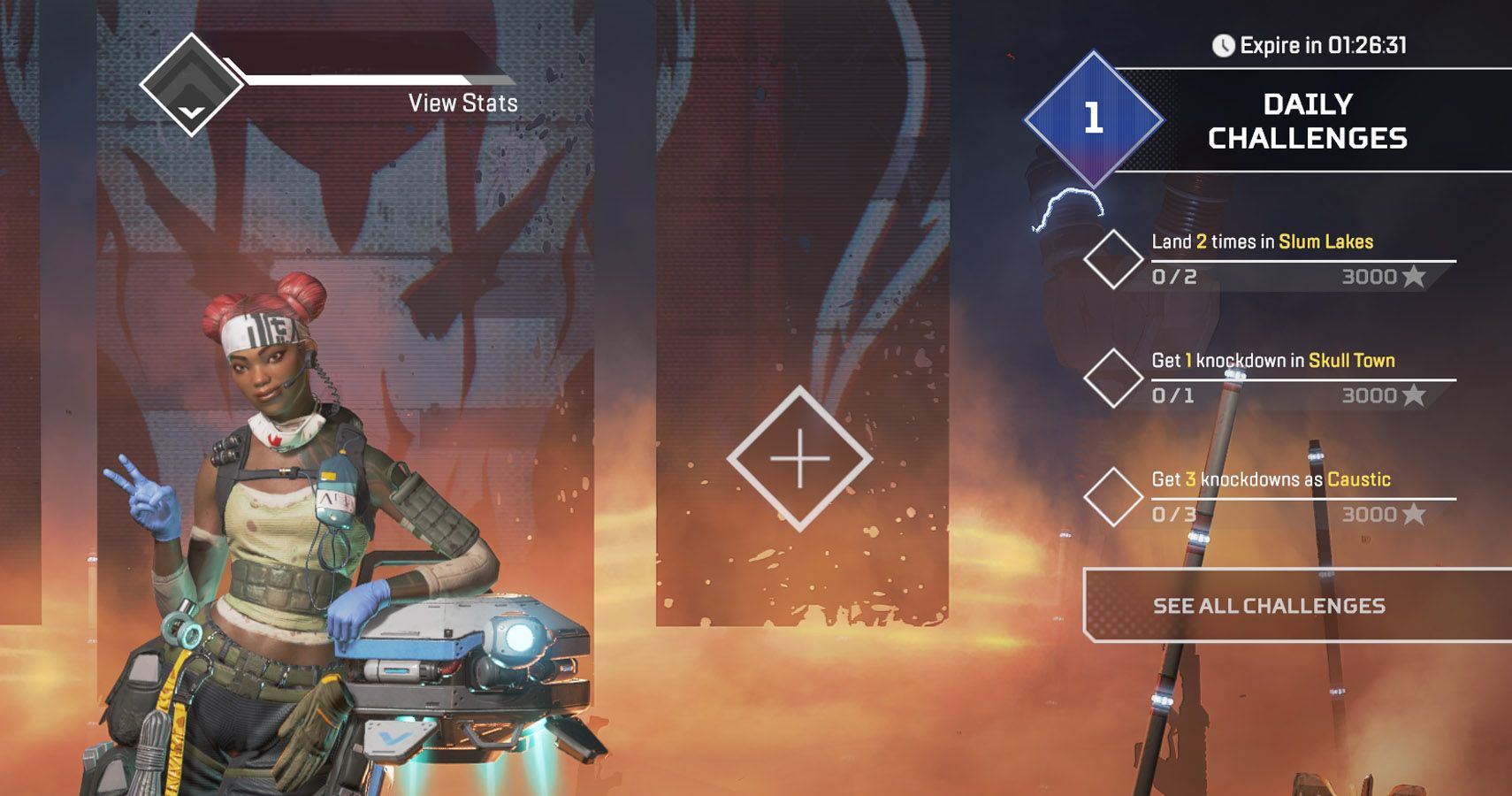Screen dimensions: 1512x796
Task: Check off the Caustic knockdowns challenge diamond
Action: [1112, 498]
